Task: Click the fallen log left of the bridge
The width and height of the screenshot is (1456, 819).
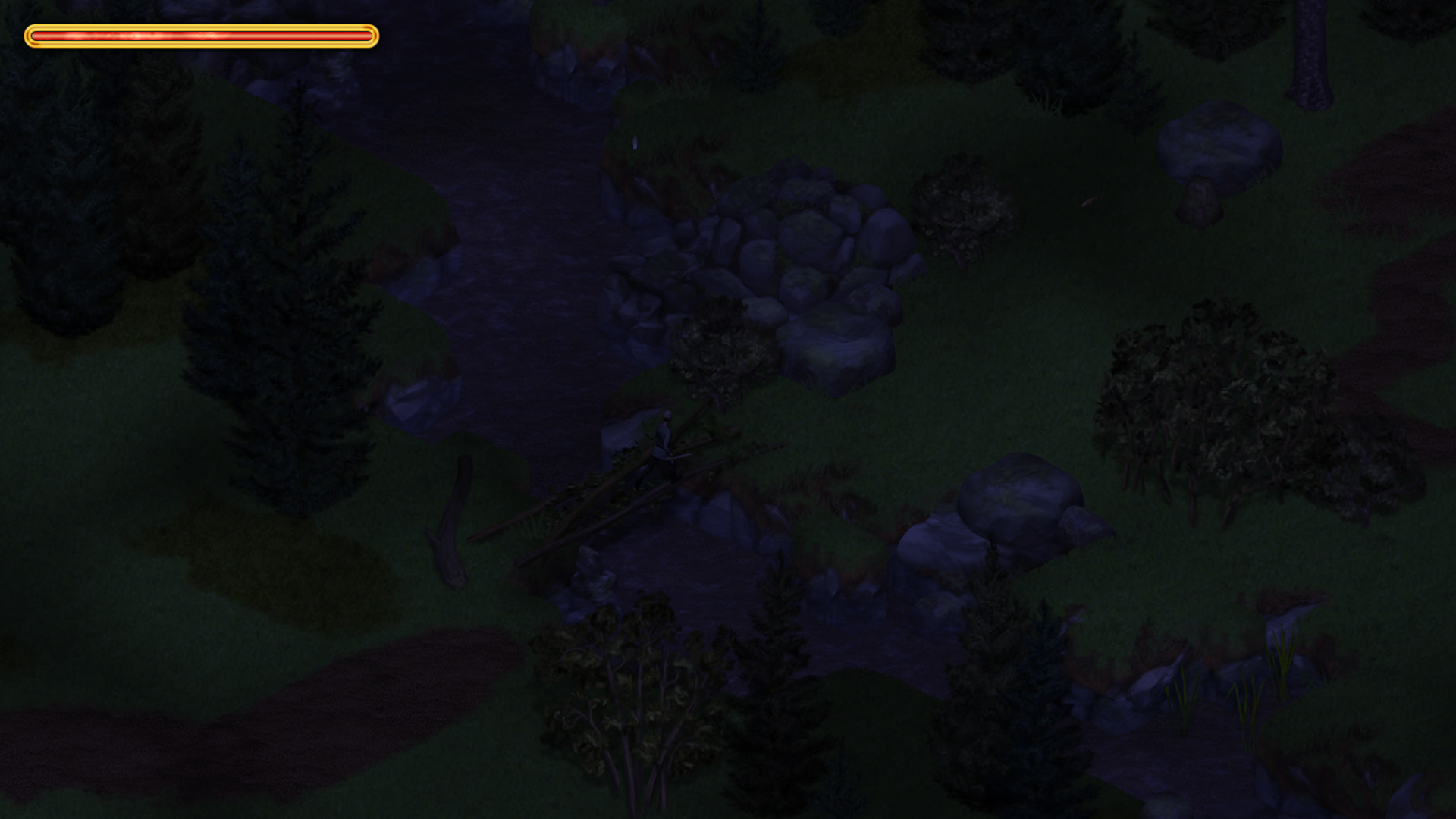Action: click(455, 523)
